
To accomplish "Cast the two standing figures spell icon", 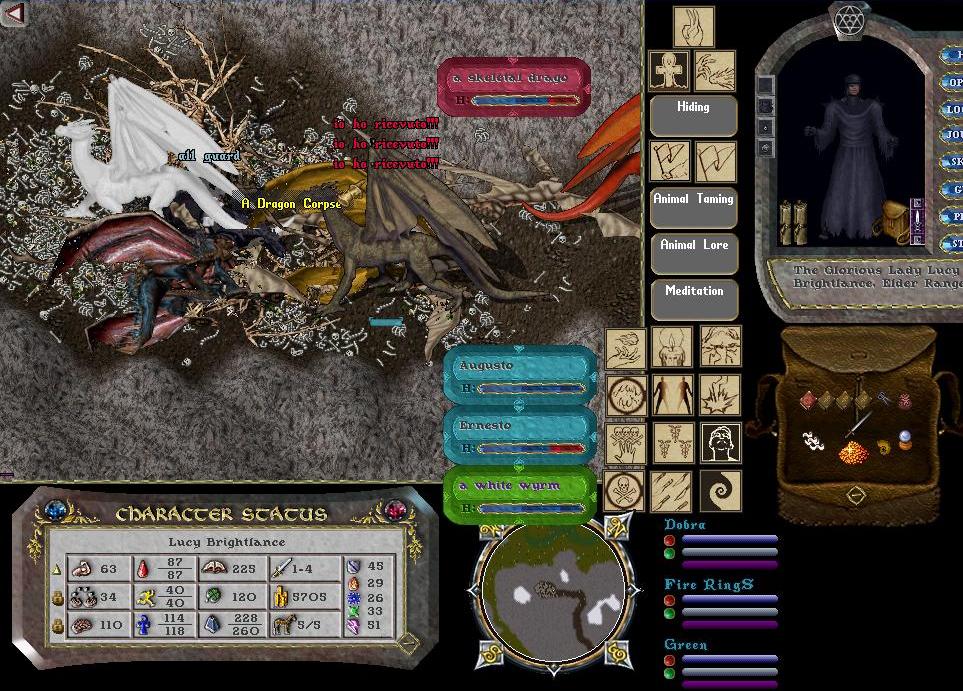I will tap(672, 395).
